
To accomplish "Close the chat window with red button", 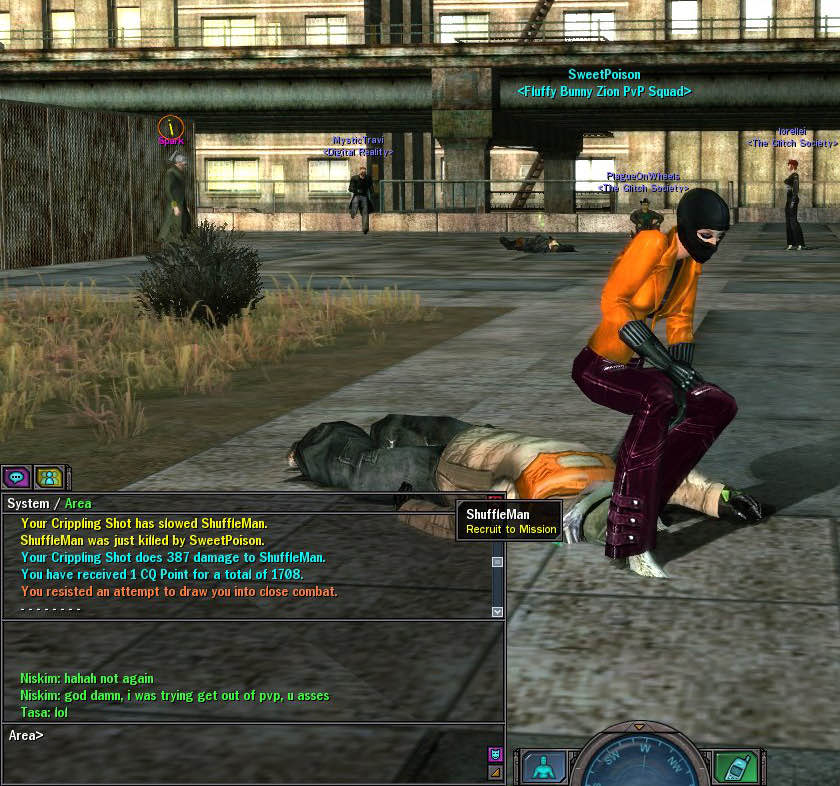I will point(496,499).
